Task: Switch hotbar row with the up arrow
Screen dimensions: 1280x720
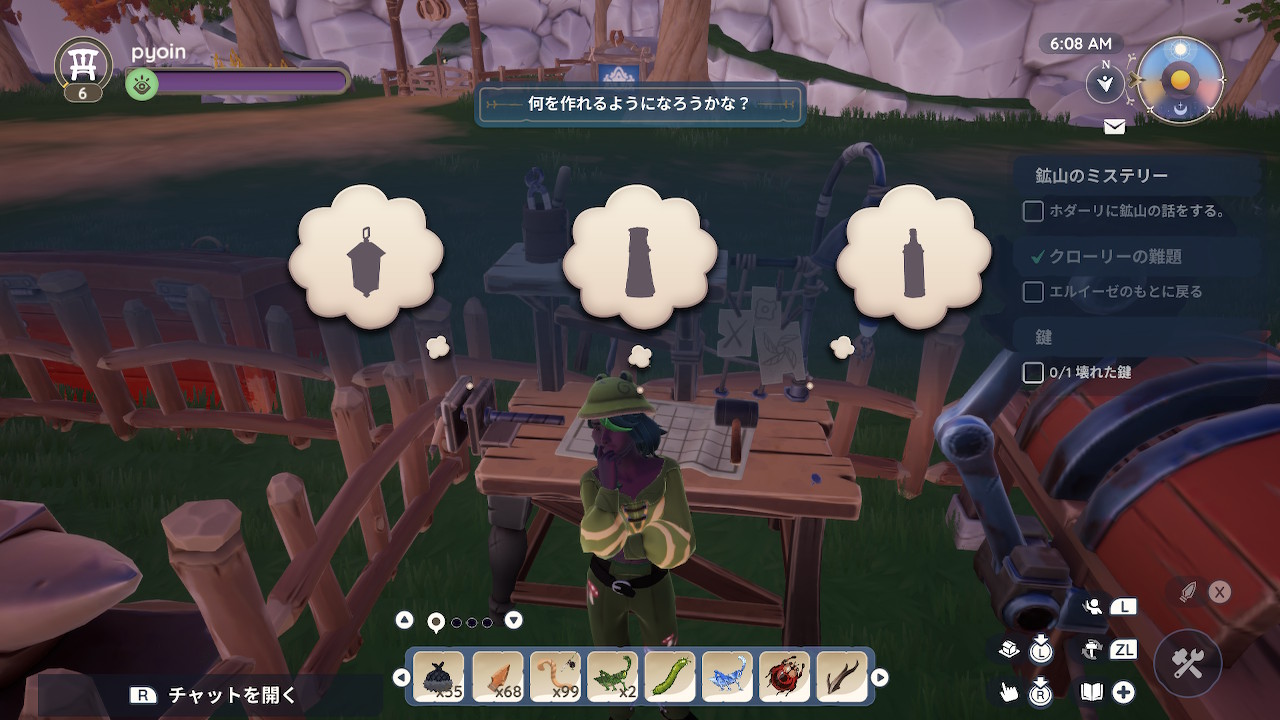Action: click(404, 620)
